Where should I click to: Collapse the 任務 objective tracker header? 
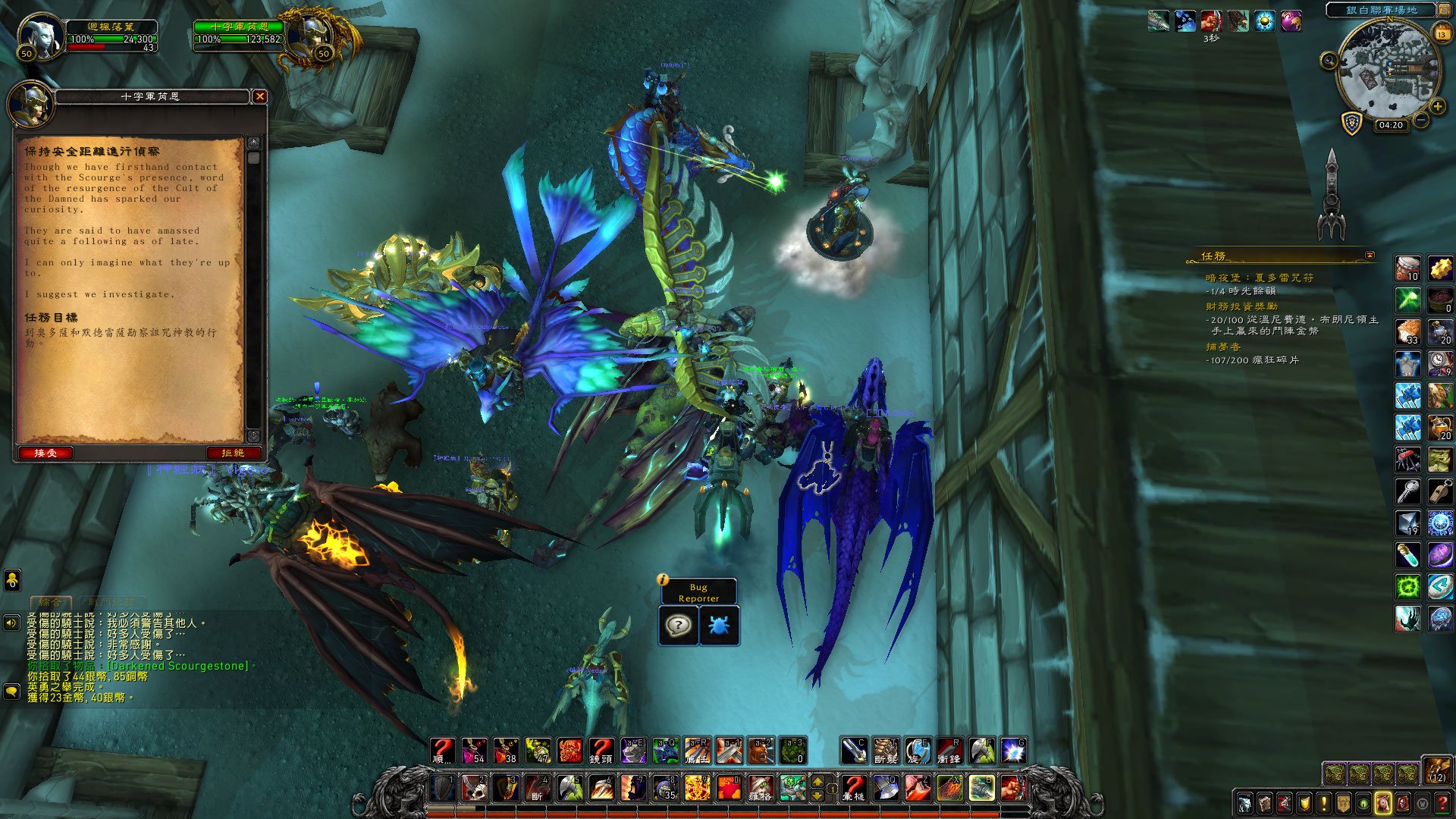pyautogui.click(x=1370, y=256)
